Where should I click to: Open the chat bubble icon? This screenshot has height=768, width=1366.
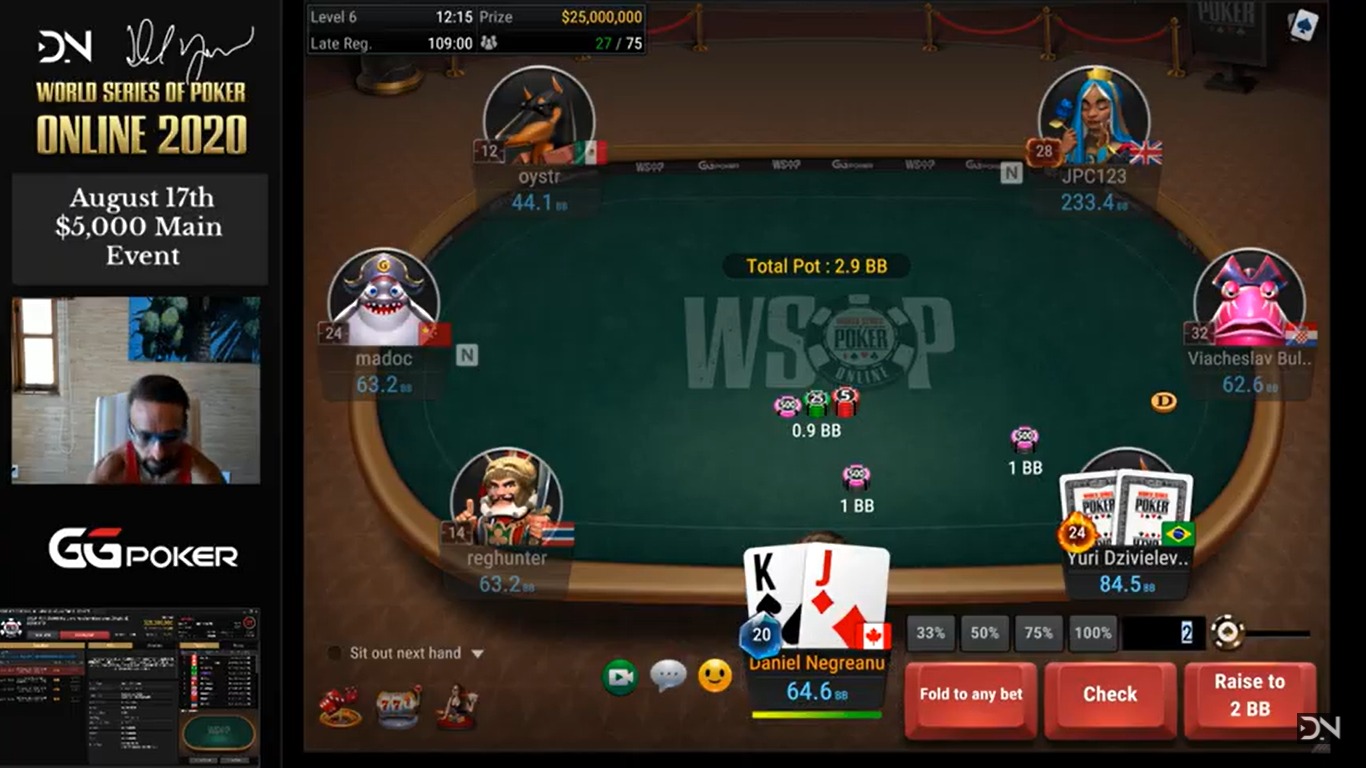tap(668, 676)
